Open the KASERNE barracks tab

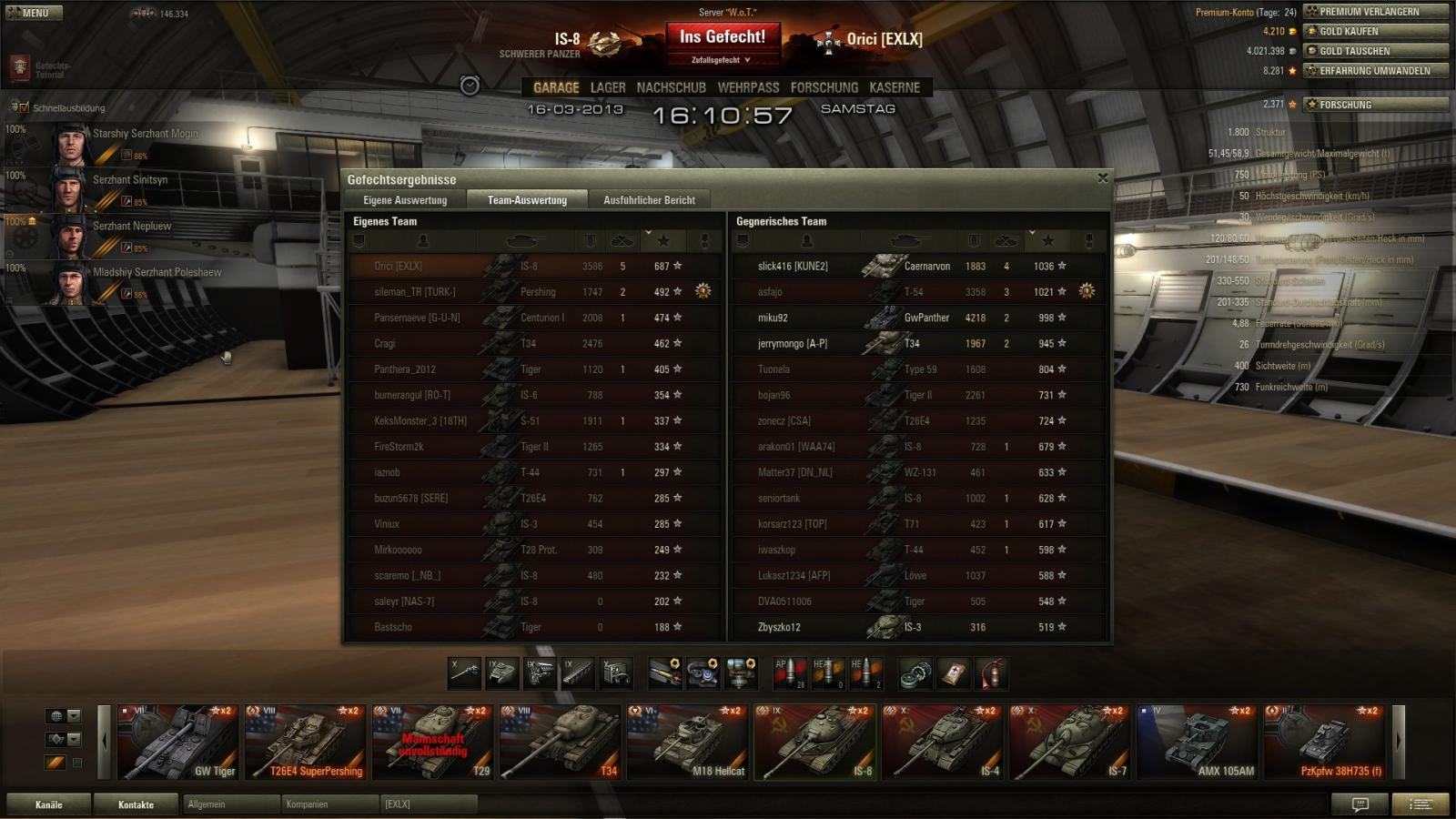(x=895, y=87)
